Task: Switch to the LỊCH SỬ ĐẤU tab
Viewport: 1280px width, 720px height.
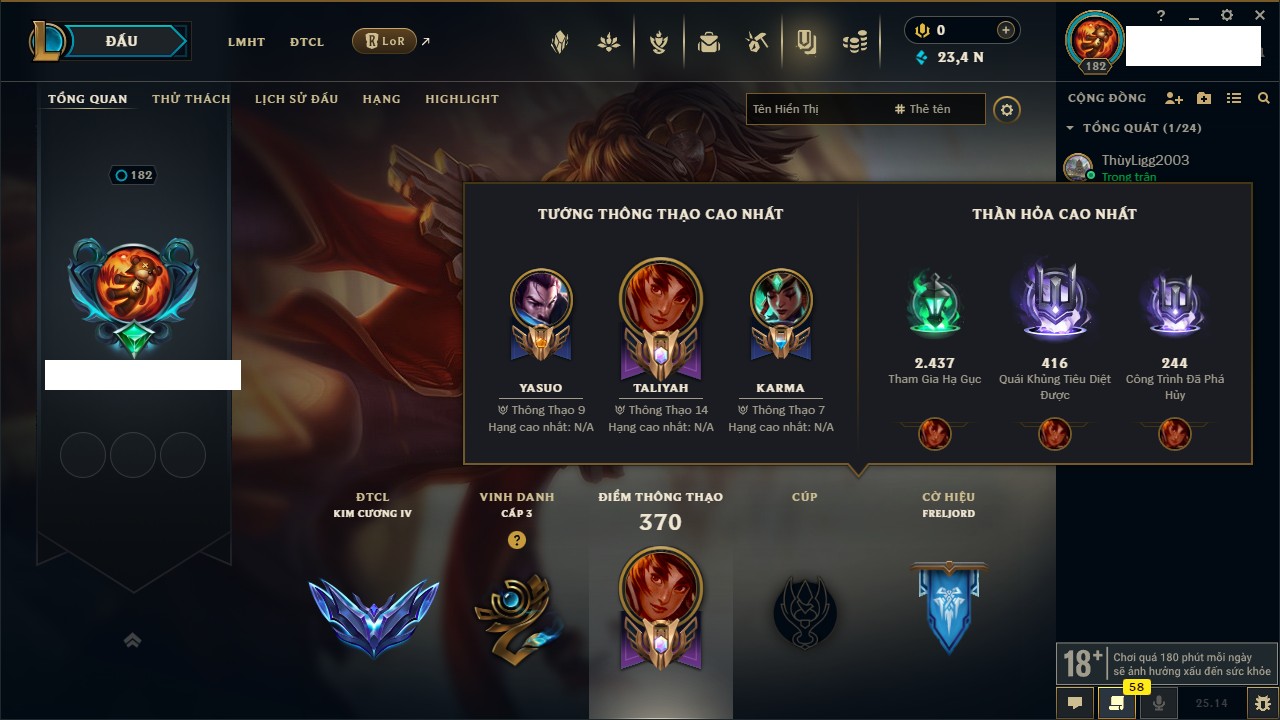Action: point(296,99)
